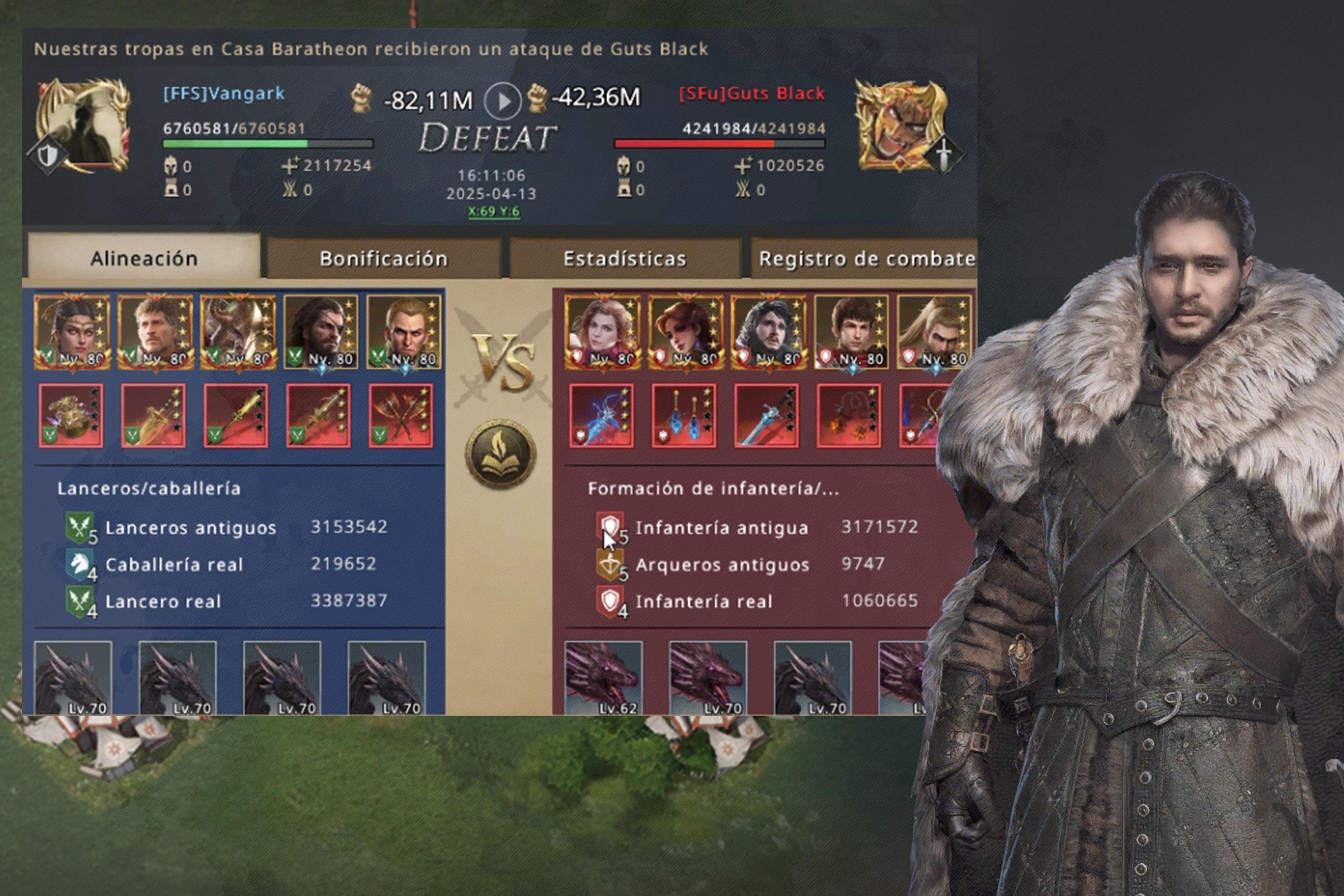The width and height of the screenshot is (1344, 896).
Task: Open the Registro de combate tab
Action: tap(865, 258)
